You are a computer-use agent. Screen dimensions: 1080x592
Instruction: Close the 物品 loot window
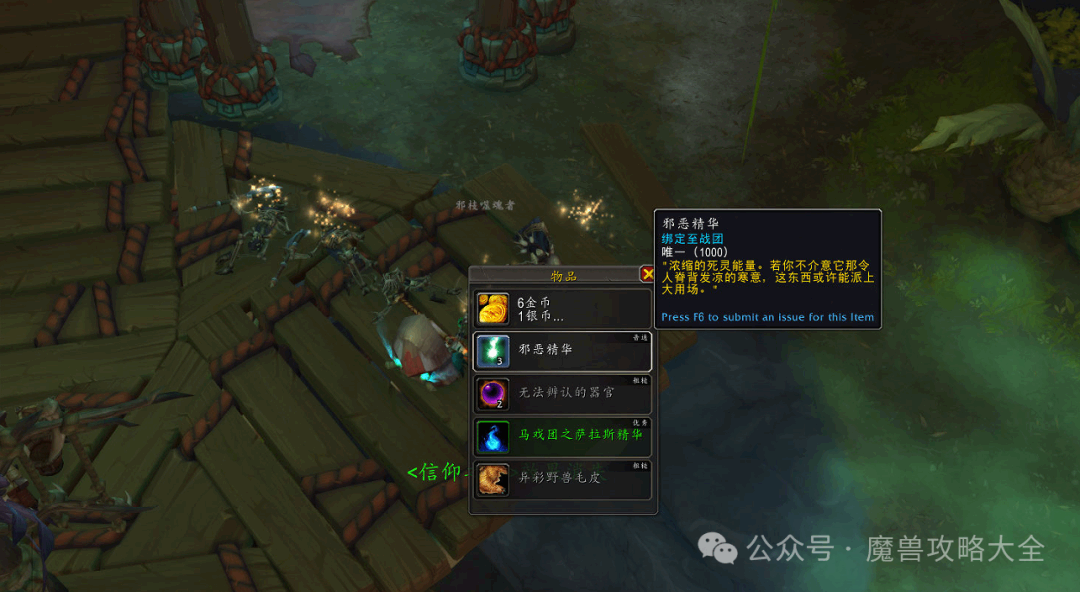648,274
